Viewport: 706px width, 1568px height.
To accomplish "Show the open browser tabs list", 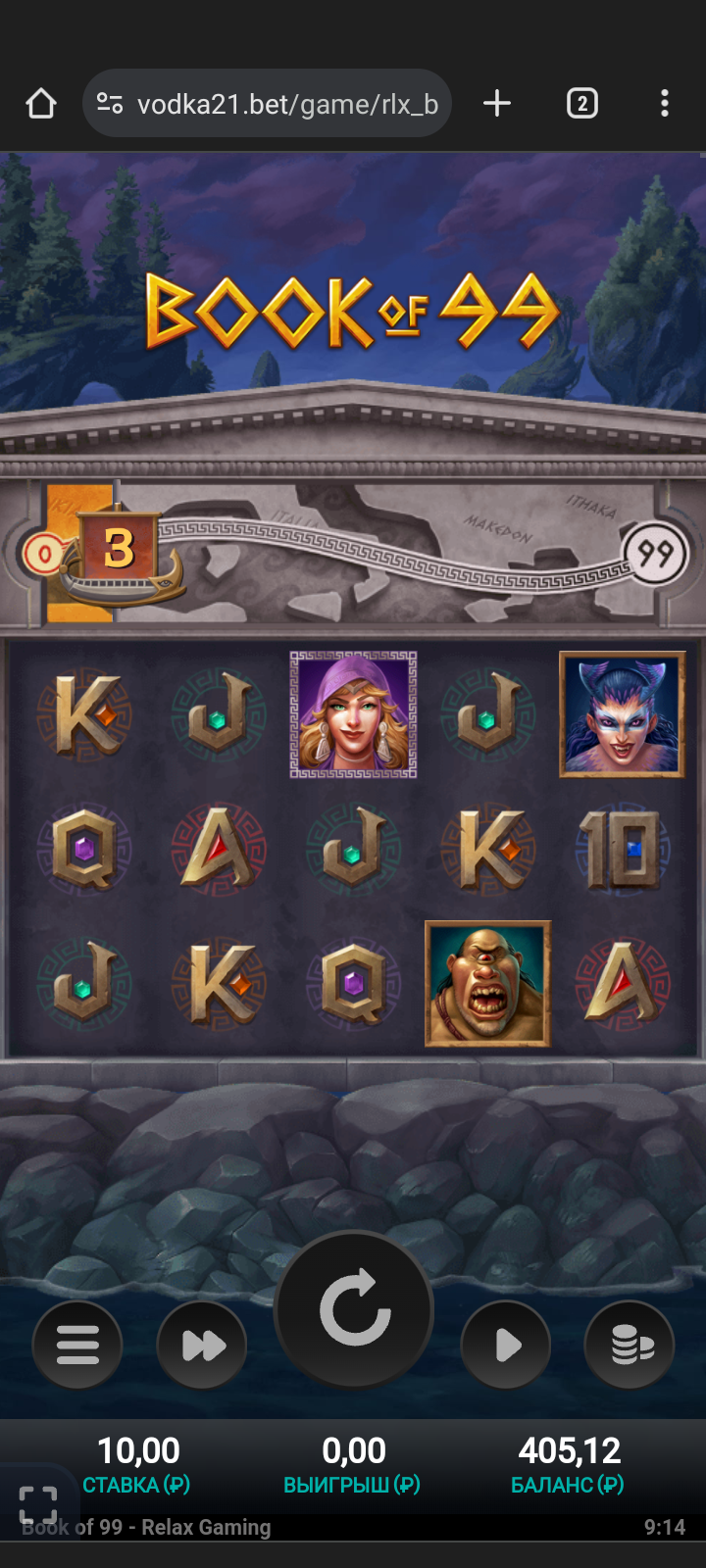I will (581, 104).
